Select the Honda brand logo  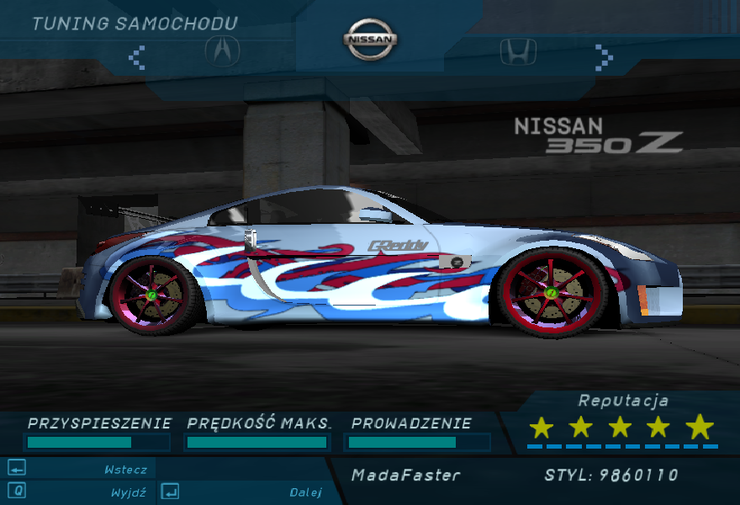point(518,51)
